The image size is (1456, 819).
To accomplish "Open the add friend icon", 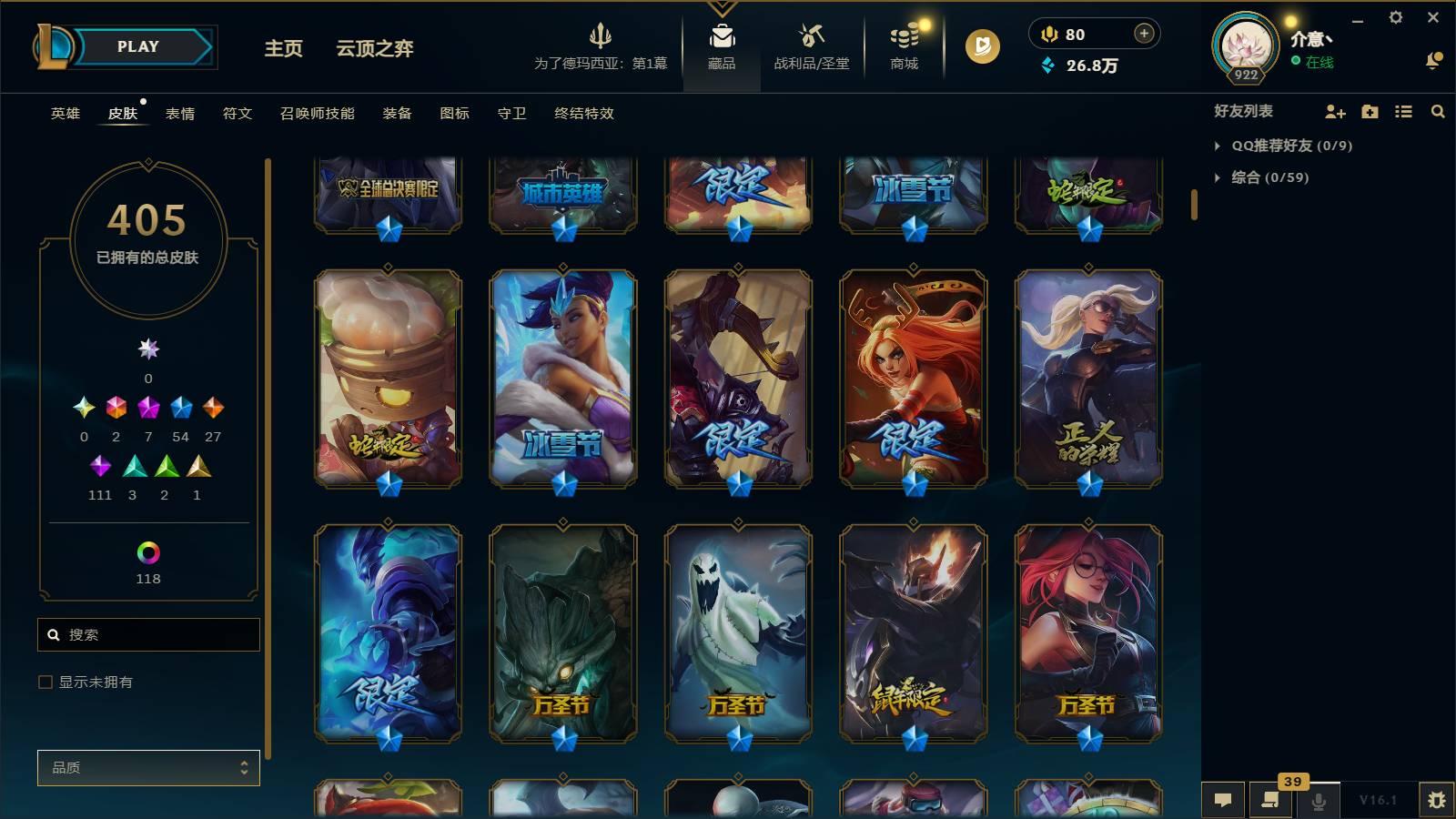I will (x=1335, y=111).
